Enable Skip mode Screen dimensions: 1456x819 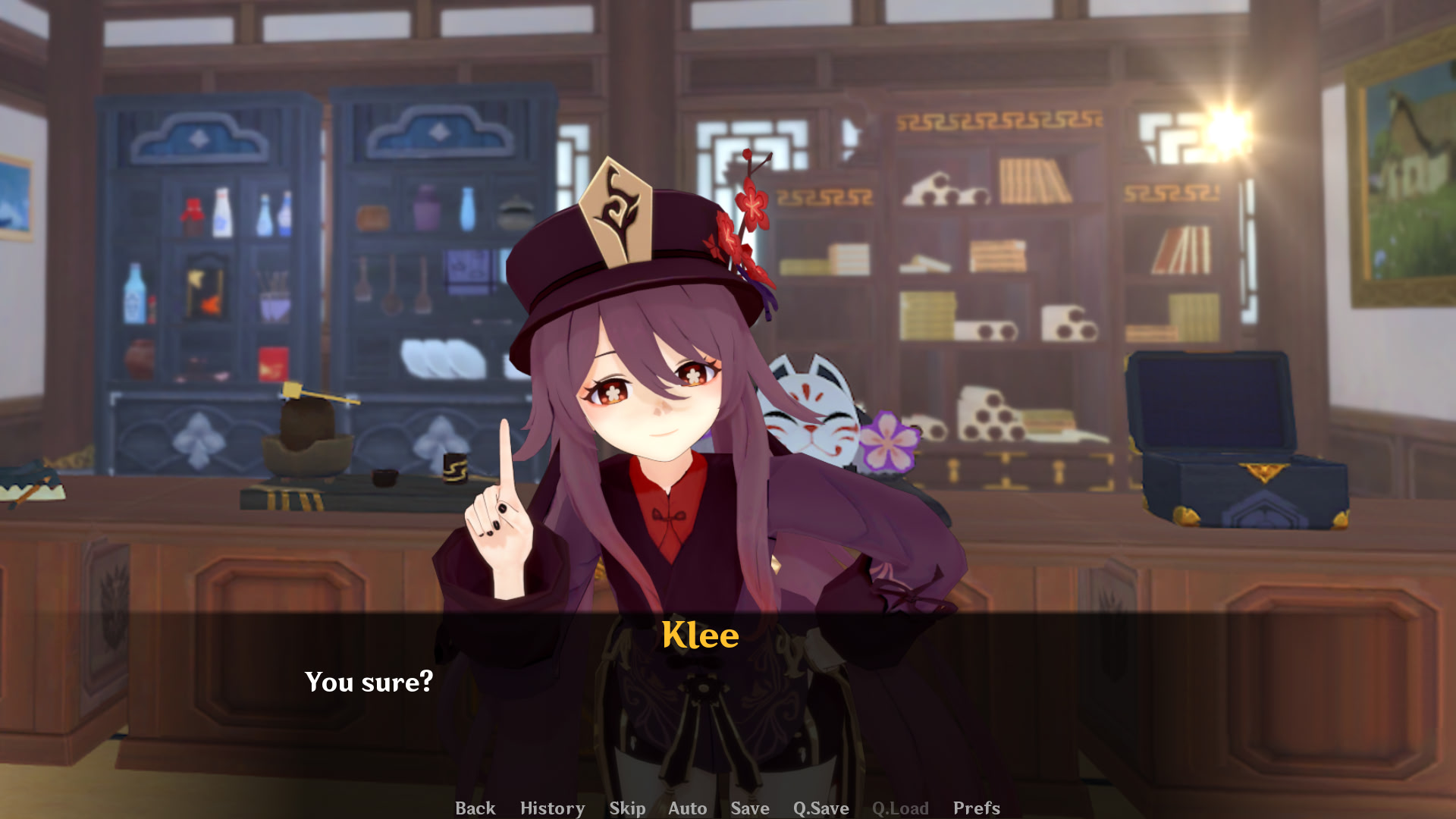(627, 808)
